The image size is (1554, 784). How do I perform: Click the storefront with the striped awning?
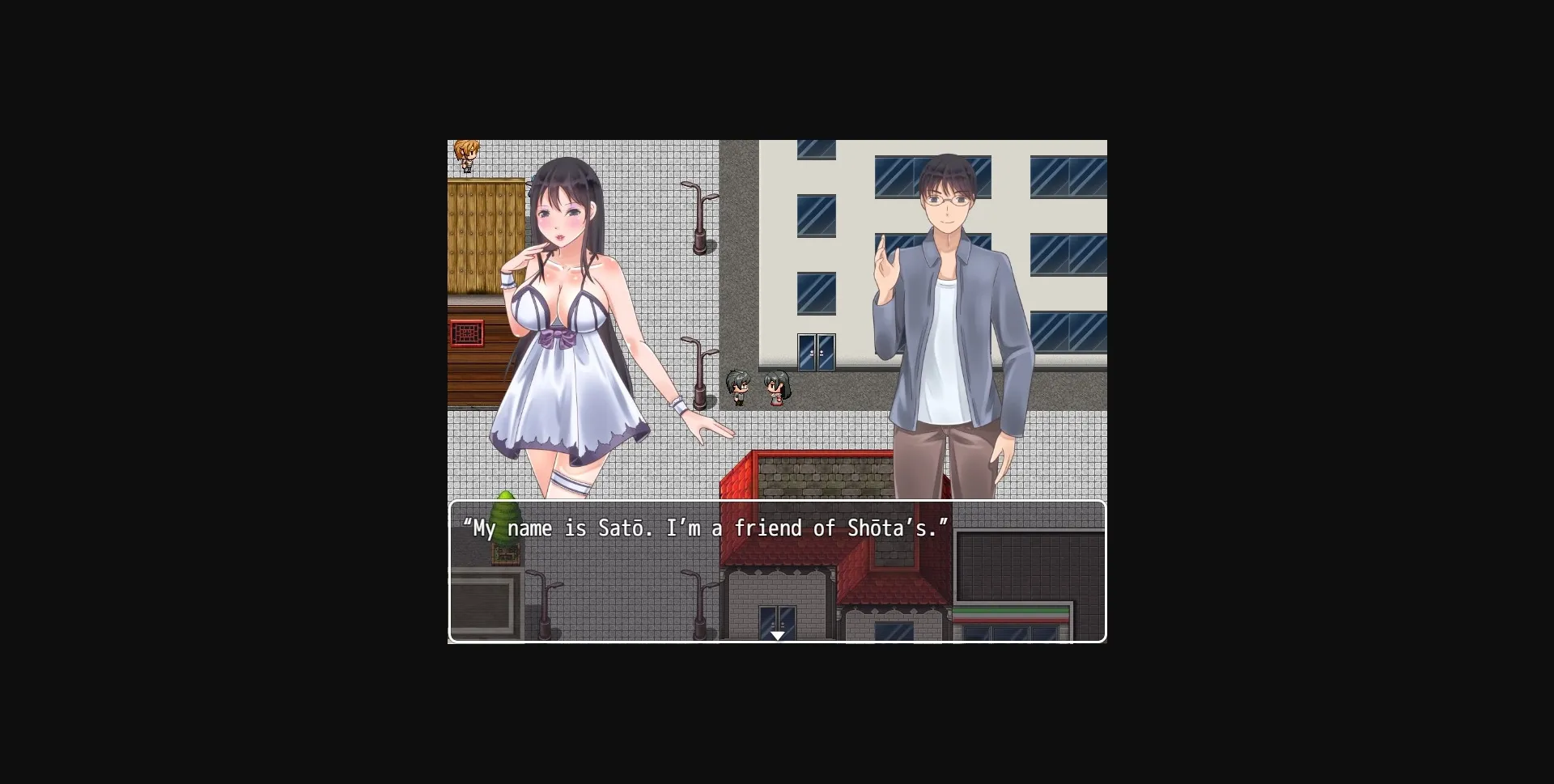1012,615
